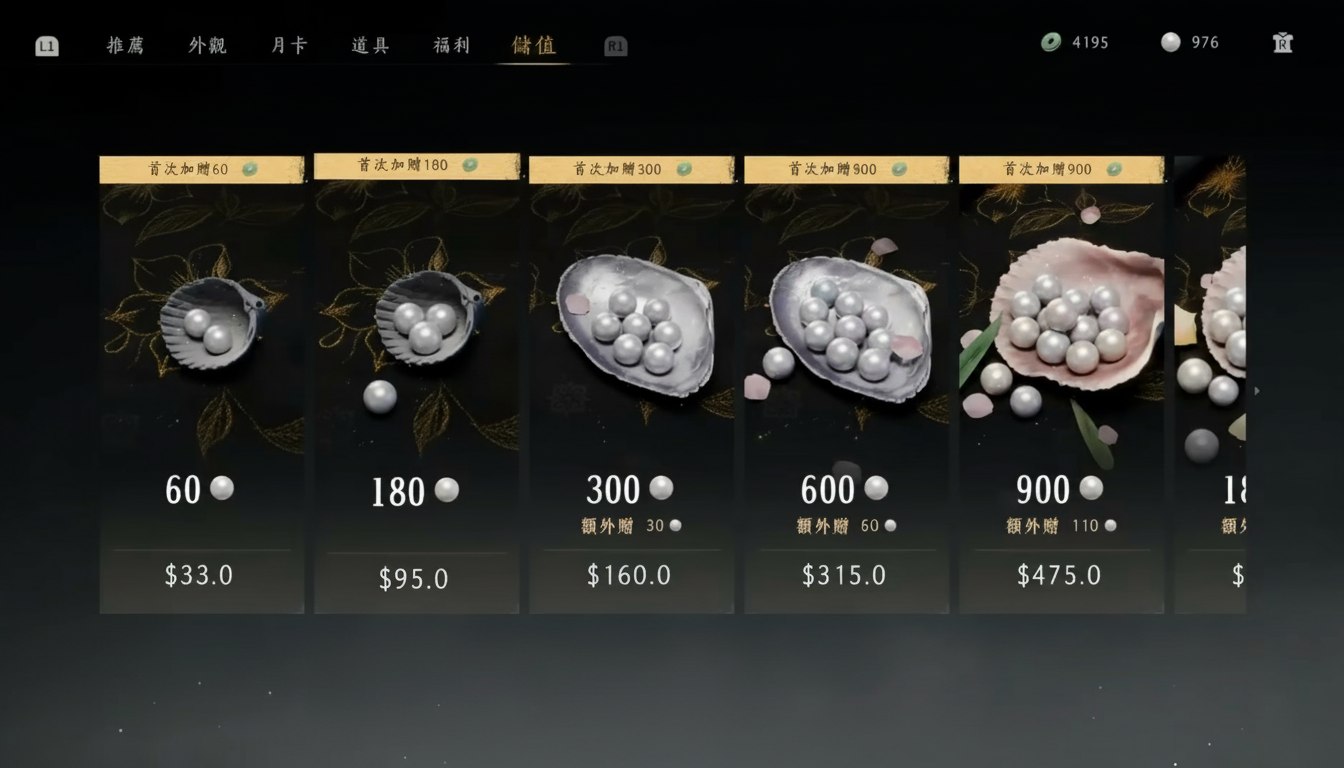Choose the 儲值 tab
Image resolution: width=1344 pixels, height=768 pixels.
pos(533,45)
